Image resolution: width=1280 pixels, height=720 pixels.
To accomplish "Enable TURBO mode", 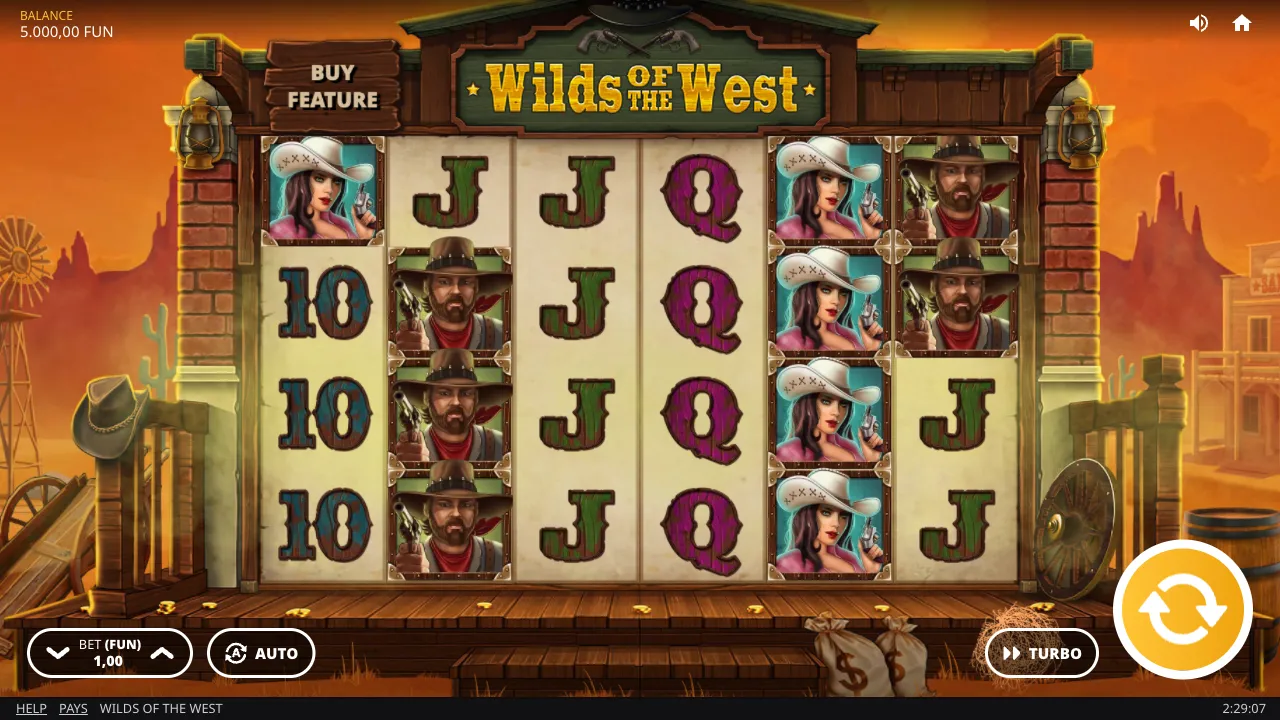I will click(1041, 653).
